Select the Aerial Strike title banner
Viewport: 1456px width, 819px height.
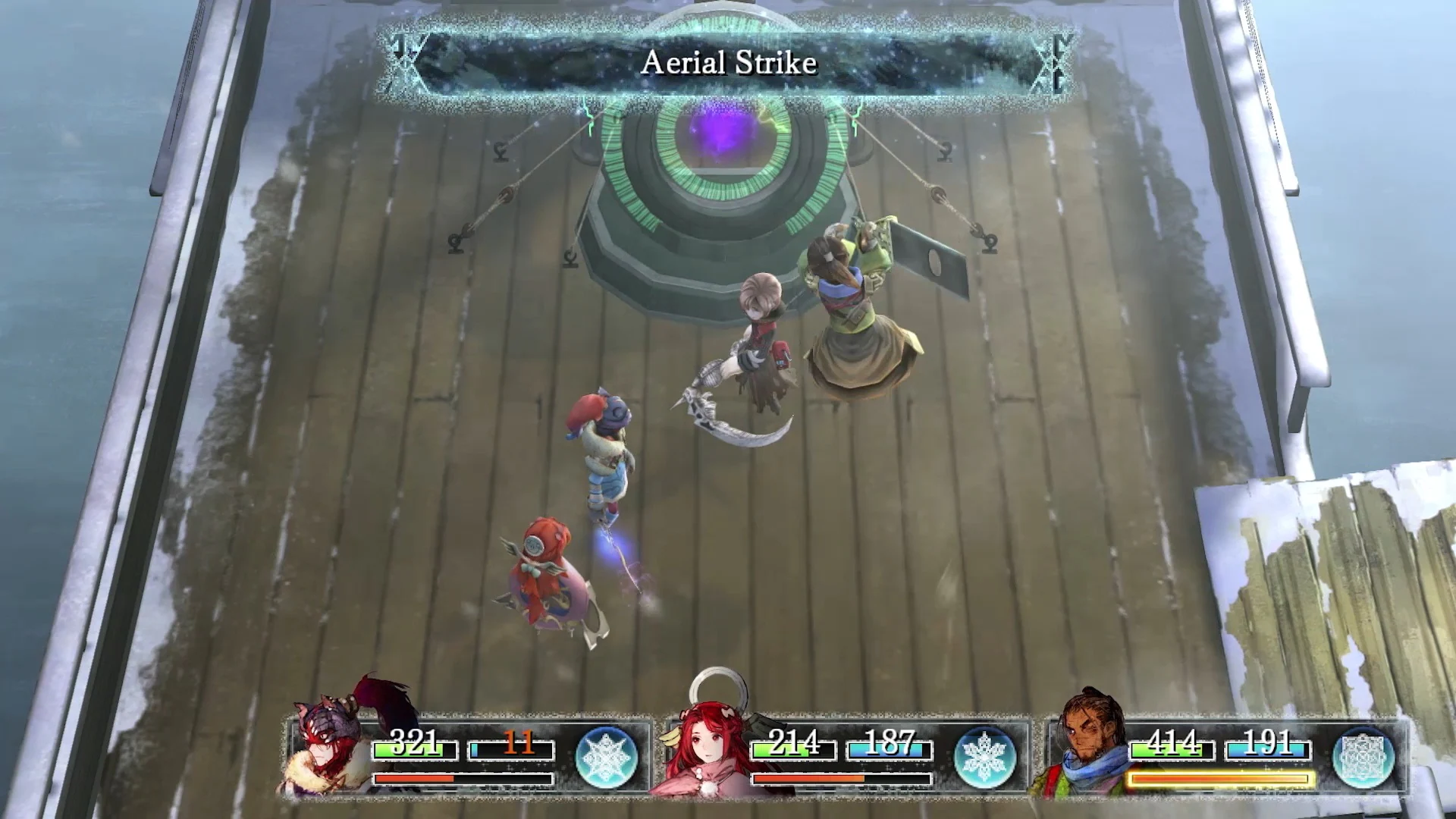[730, 63]
